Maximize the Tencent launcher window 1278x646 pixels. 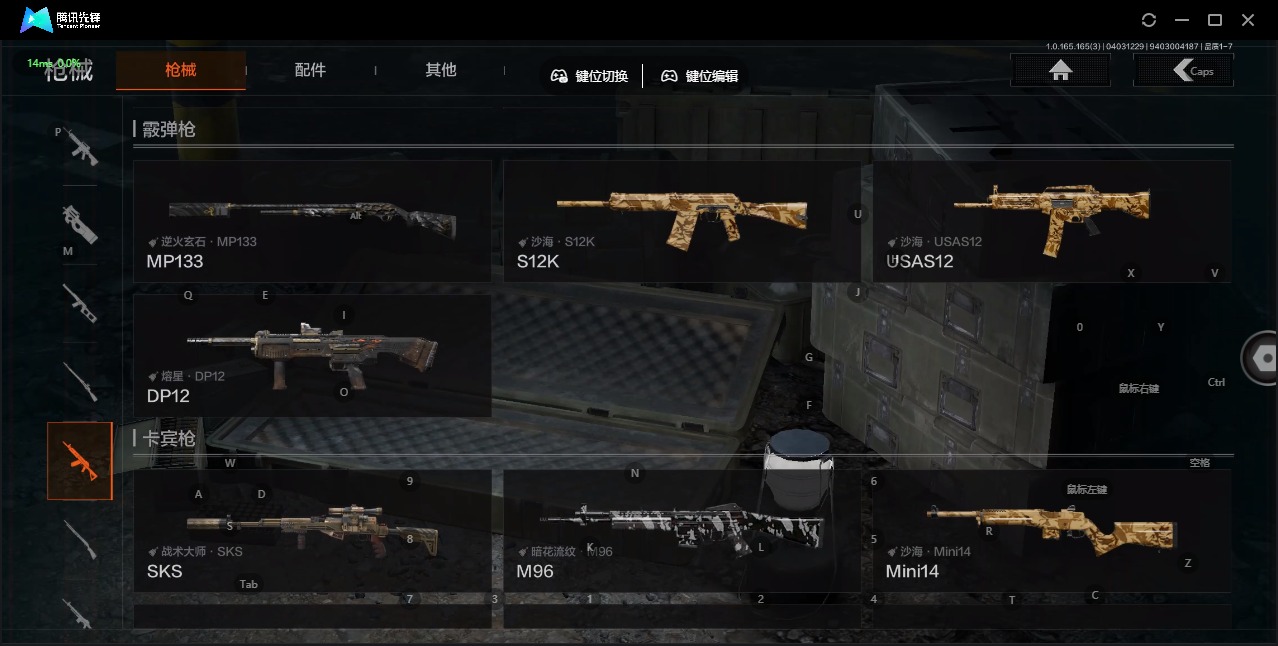(x=1215, y=20)
